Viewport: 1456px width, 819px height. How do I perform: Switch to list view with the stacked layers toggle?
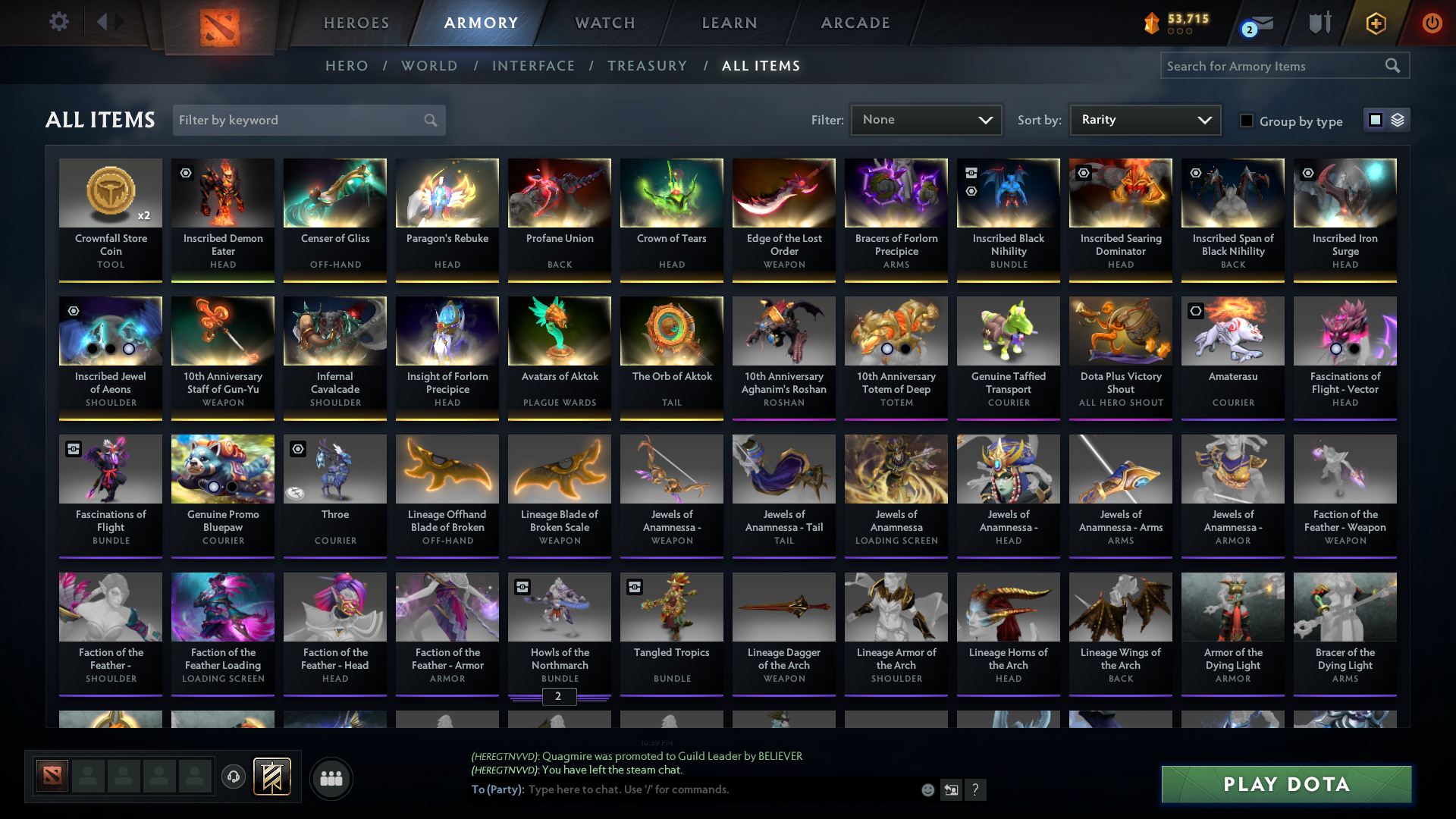(1398, 120)
